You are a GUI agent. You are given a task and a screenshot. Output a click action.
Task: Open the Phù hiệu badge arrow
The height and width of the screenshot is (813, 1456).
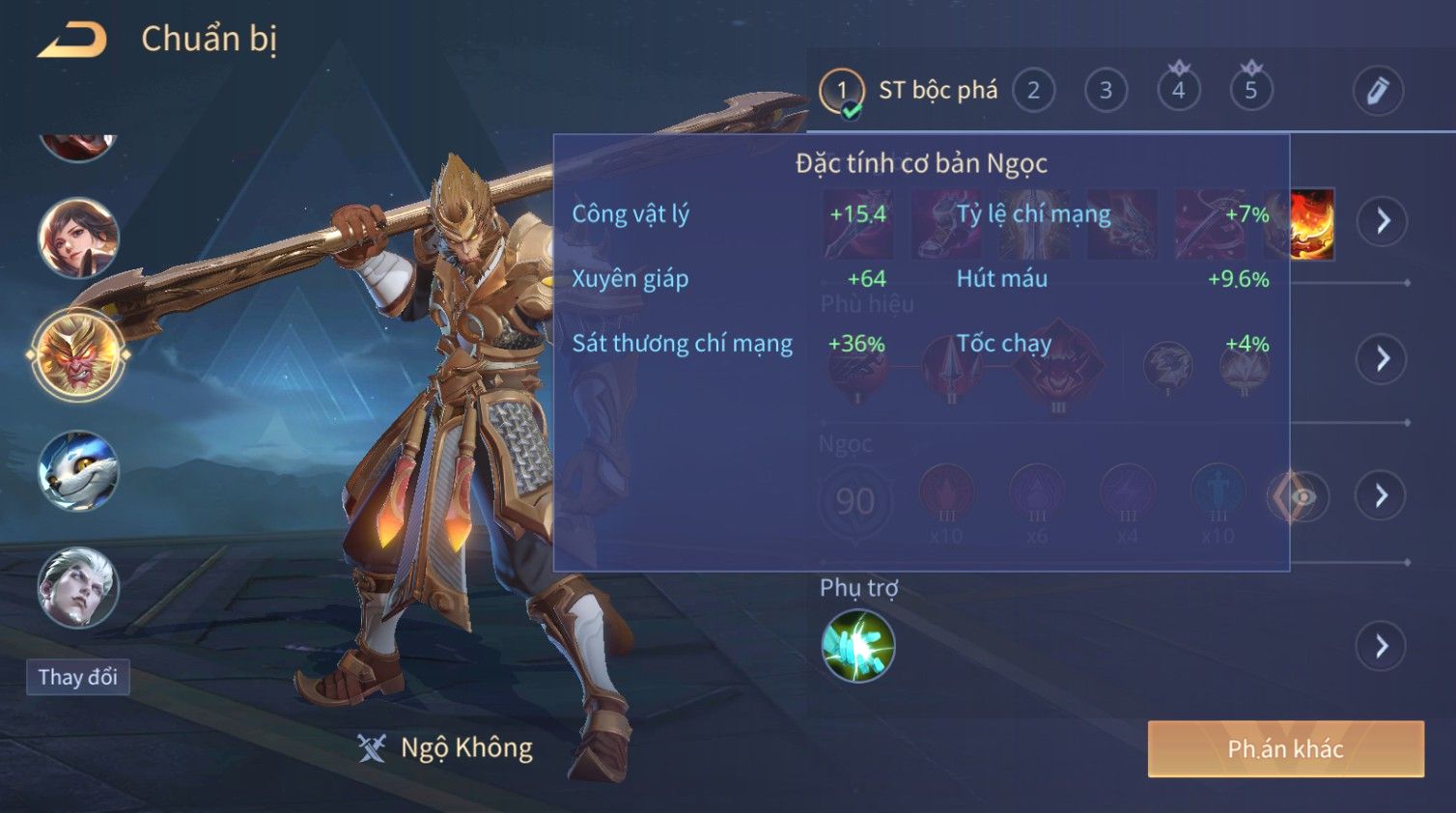(x=1383, y=359)
